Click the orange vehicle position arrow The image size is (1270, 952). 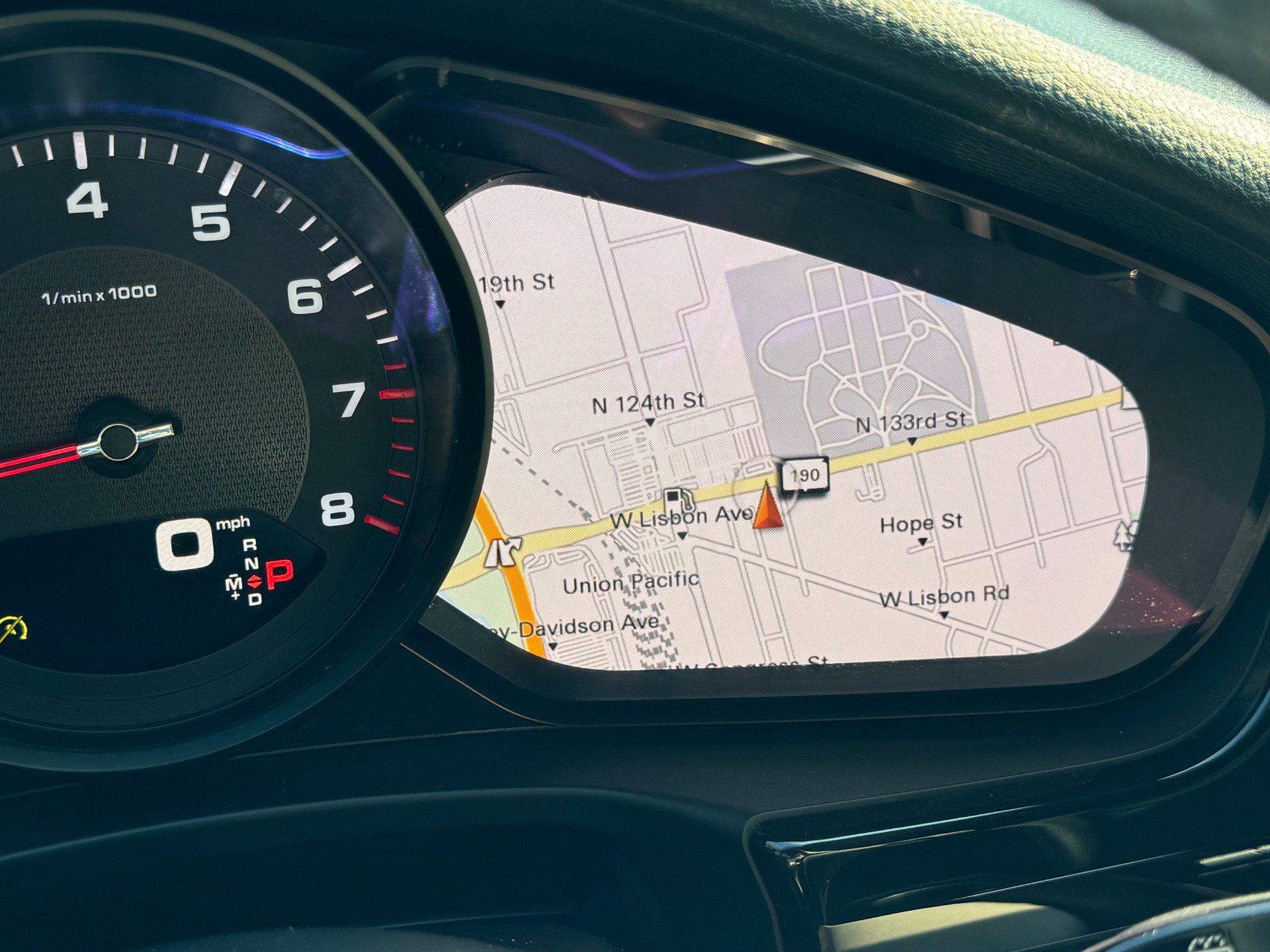pyautogui.click(x=767, y=507)
